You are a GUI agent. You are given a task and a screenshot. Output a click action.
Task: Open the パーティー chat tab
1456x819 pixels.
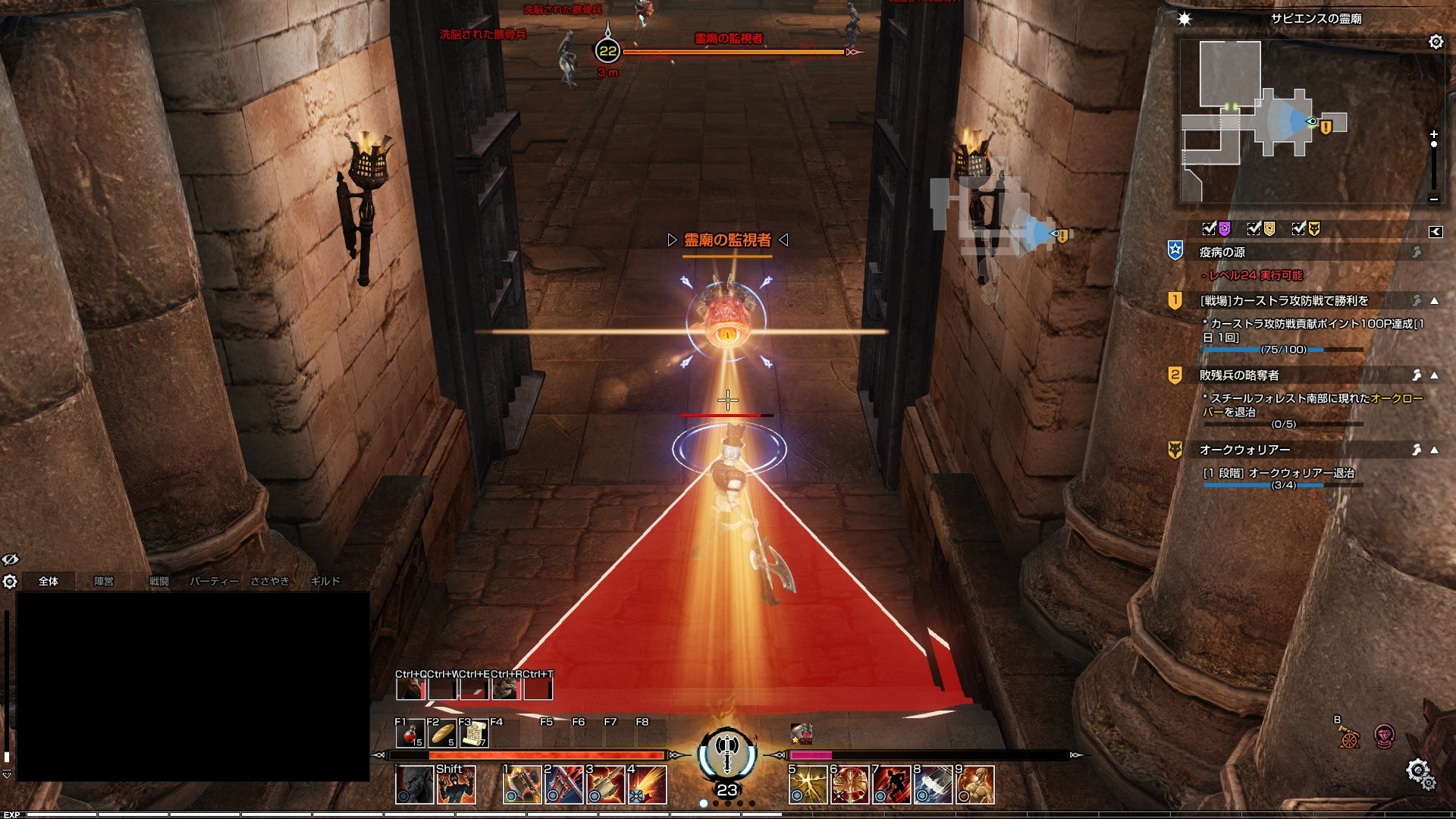(x=214, y=581)
